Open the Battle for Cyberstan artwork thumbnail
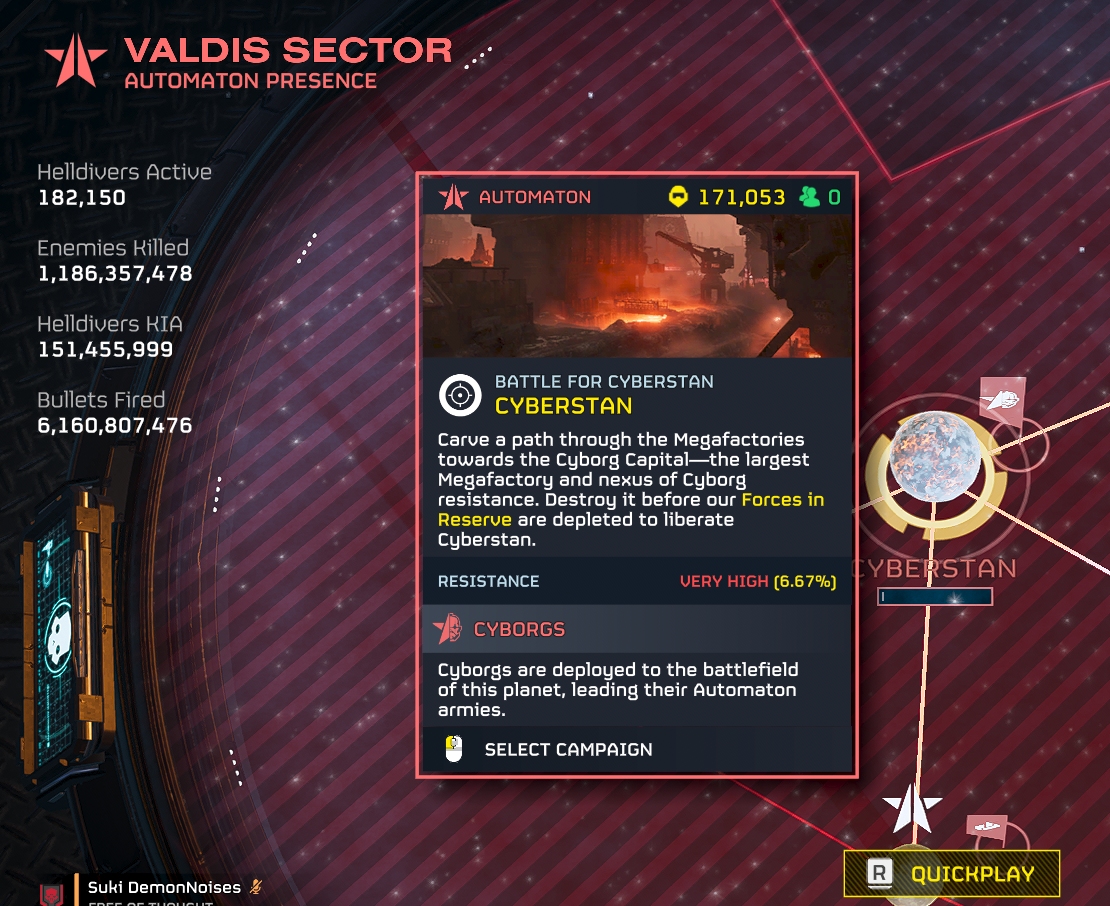Image resolution: width=1110 pixels, height=906 pixels. [637, 285]
